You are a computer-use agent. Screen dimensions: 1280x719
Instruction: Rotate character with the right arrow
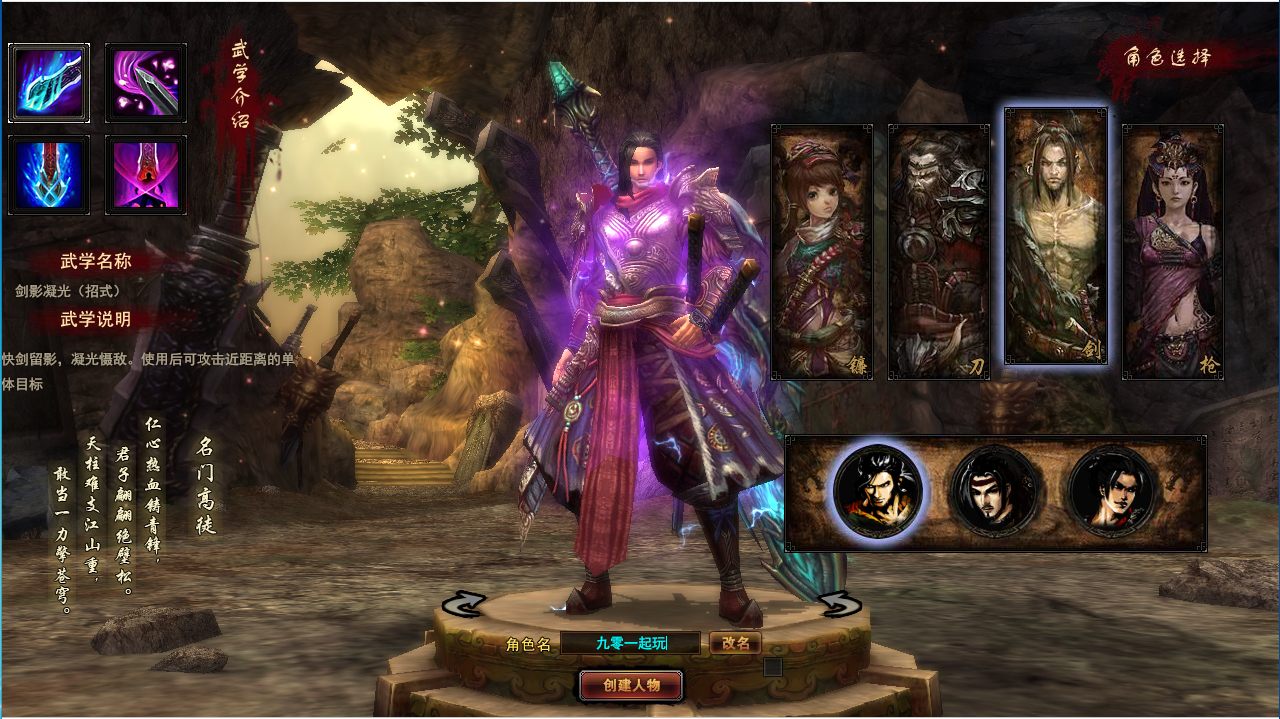click(839, 604)
